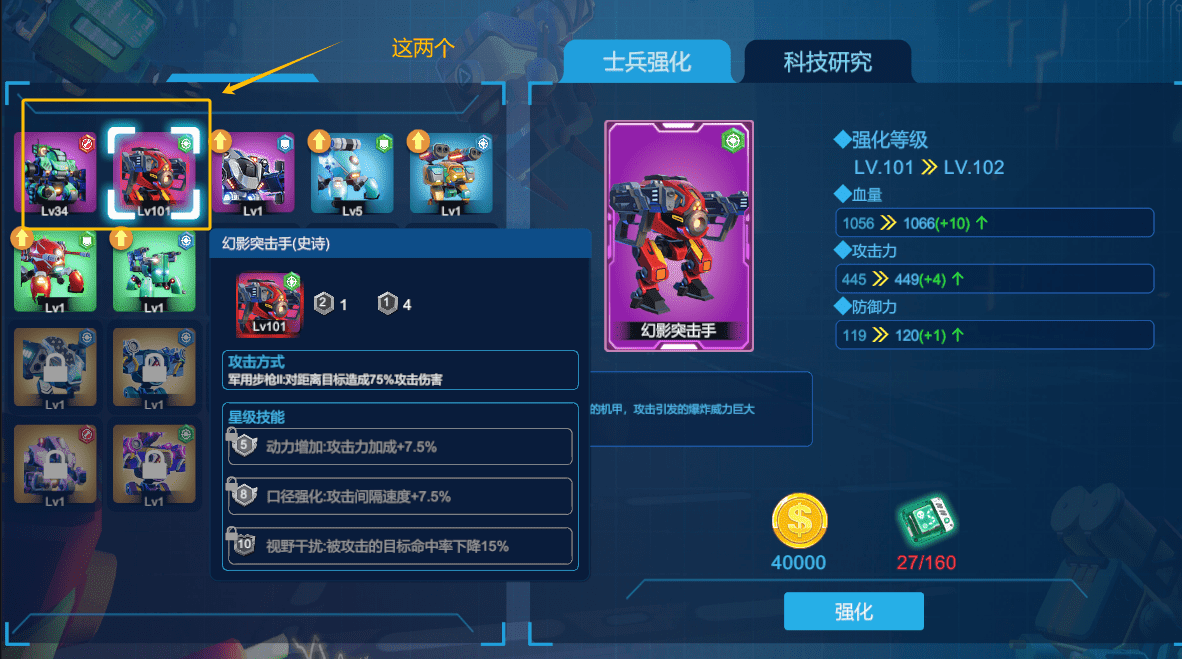This screenshot has height=659, width=1182.
Task: View the 动力增加 star skill row
Action: [401, 447]
